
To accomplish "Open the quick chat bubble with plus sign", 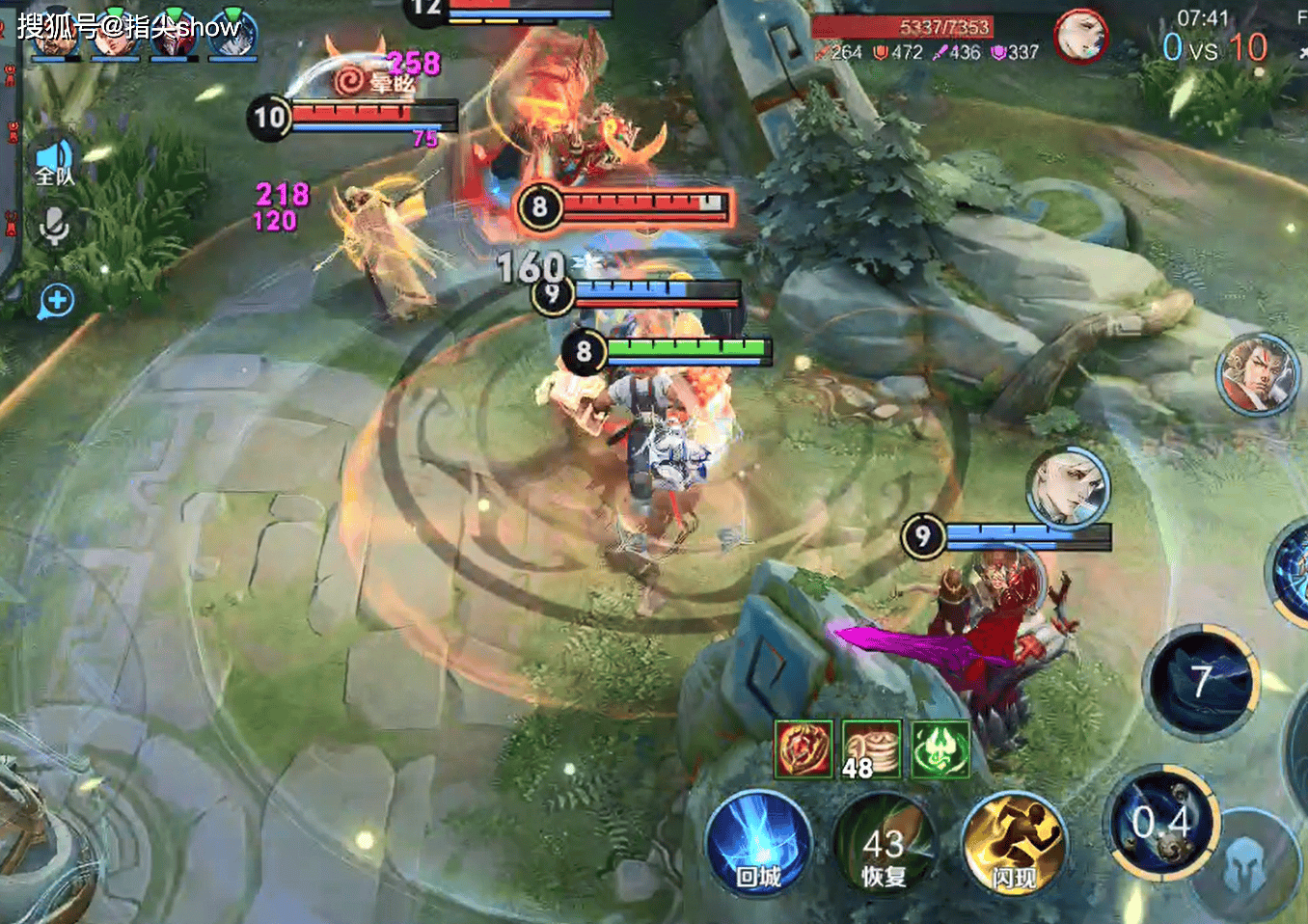I will click(56, 302).
